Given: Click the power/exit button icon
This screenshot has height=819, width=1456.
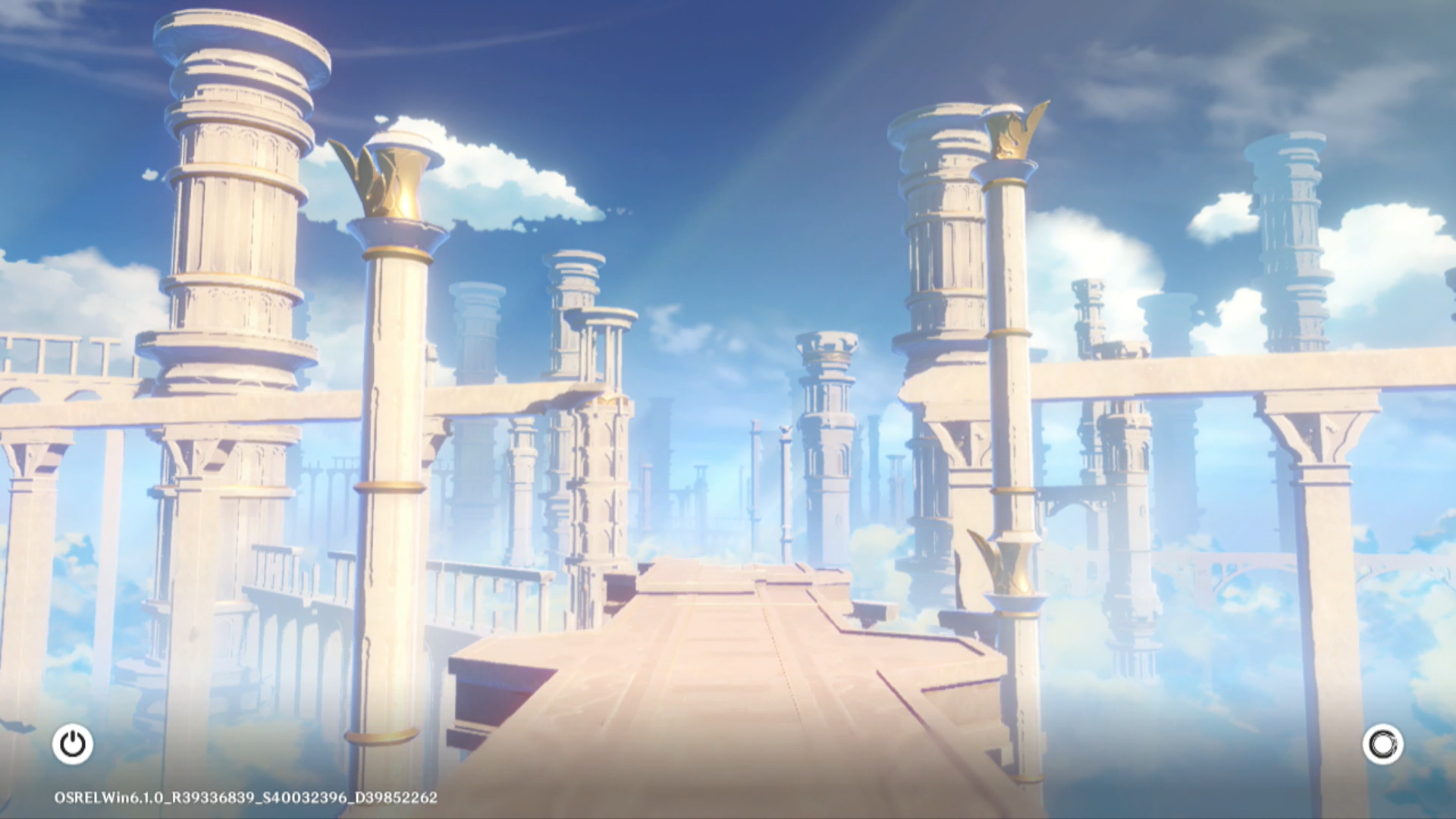Looking at the screenshot, I should [73, 744].
